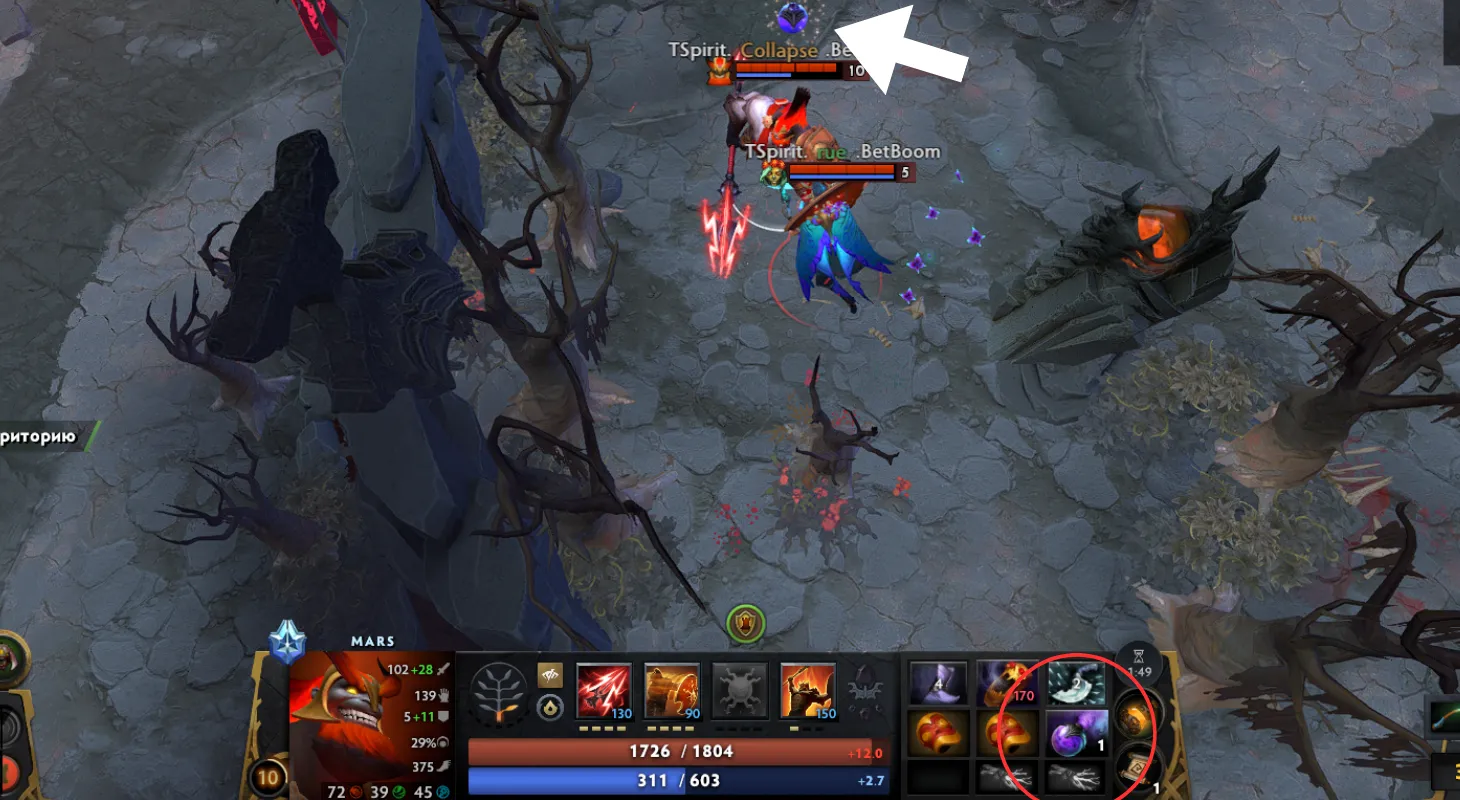Cast the Spear of Mars ability
The image size is (1460, 800).
[604, 689]
